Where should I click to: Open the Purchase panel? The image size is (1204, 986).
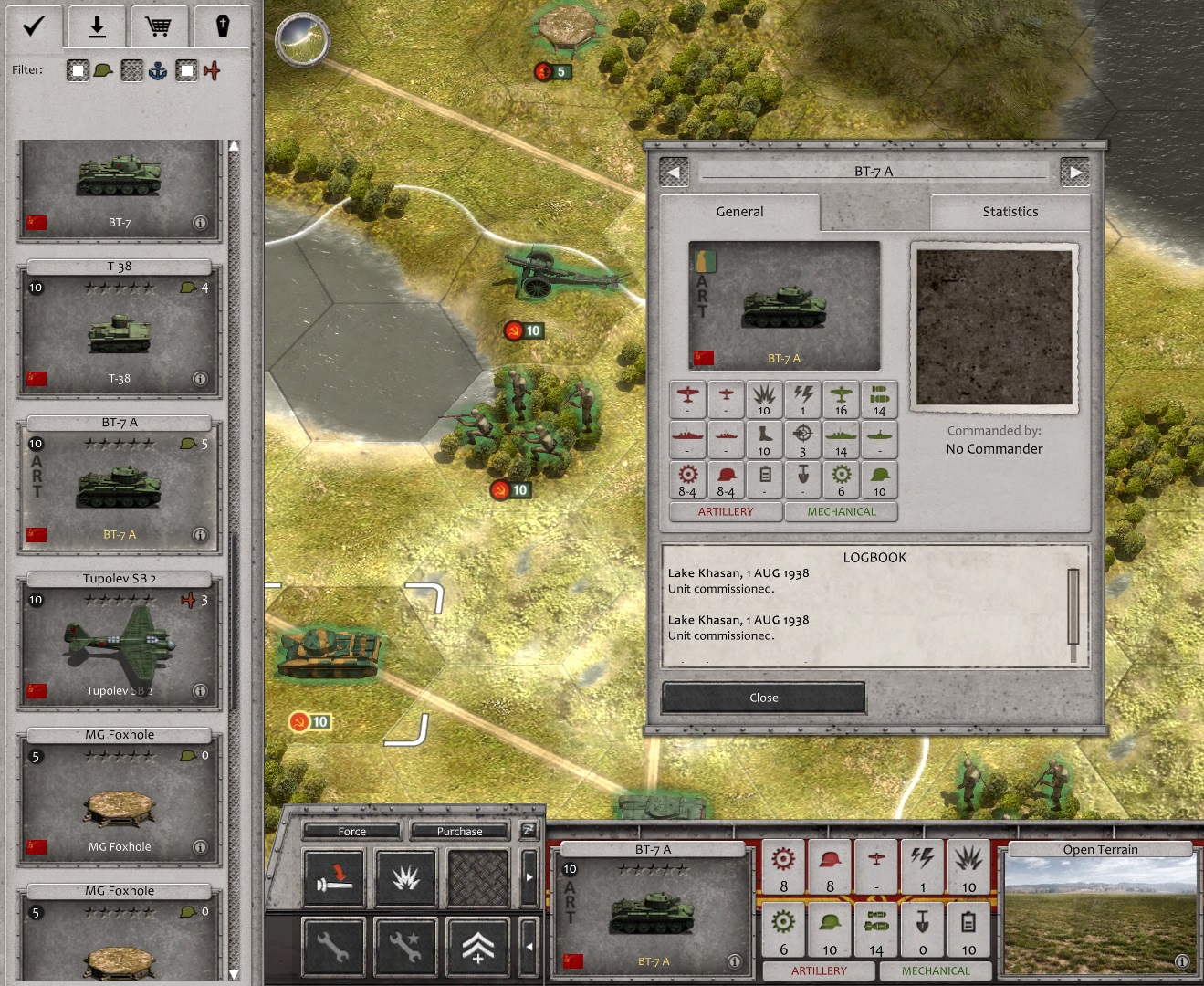tap(459, 831)
